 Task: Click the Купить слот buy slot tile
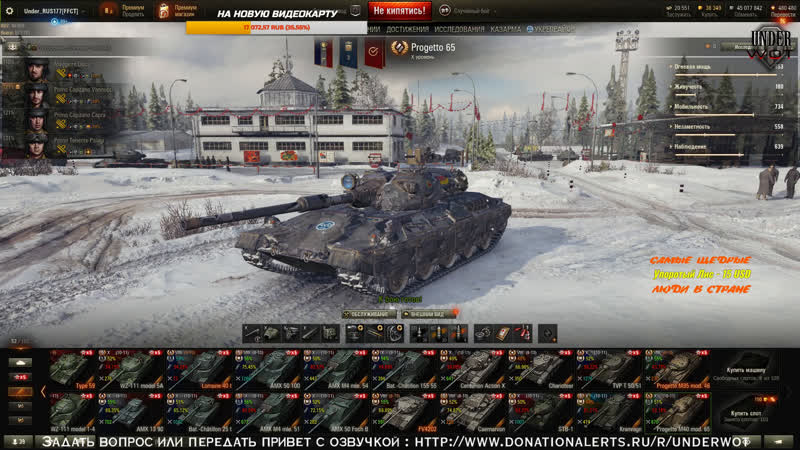pos(752,412)
